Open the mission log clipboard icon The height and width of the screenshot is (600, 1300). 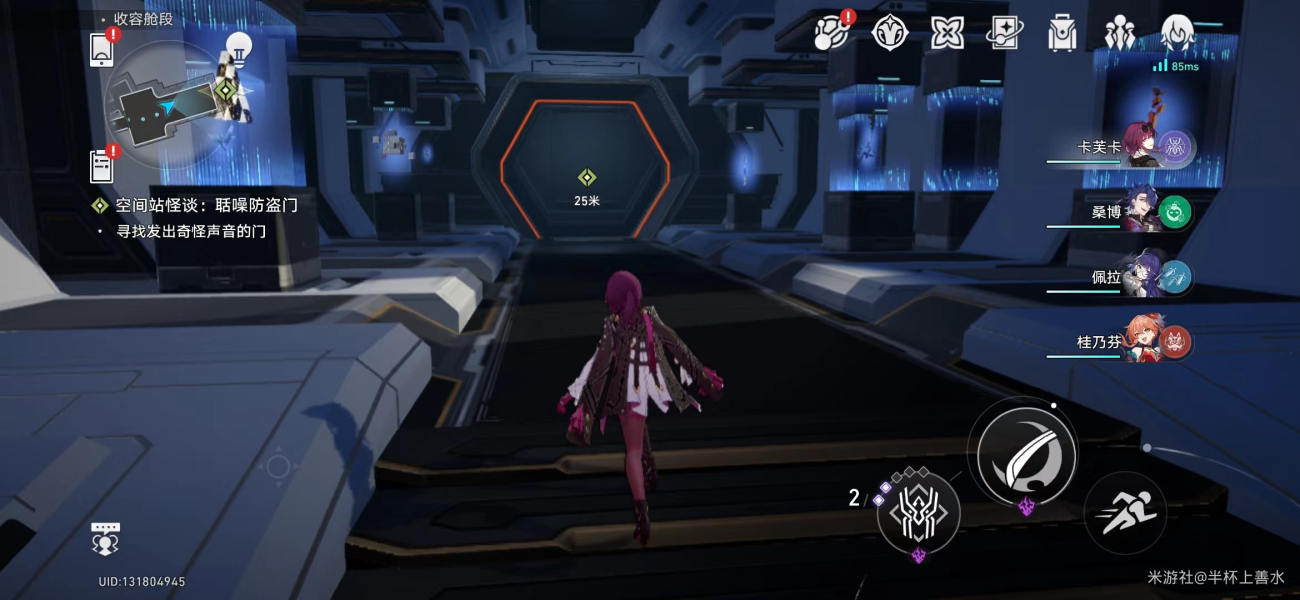pos(101,166)
